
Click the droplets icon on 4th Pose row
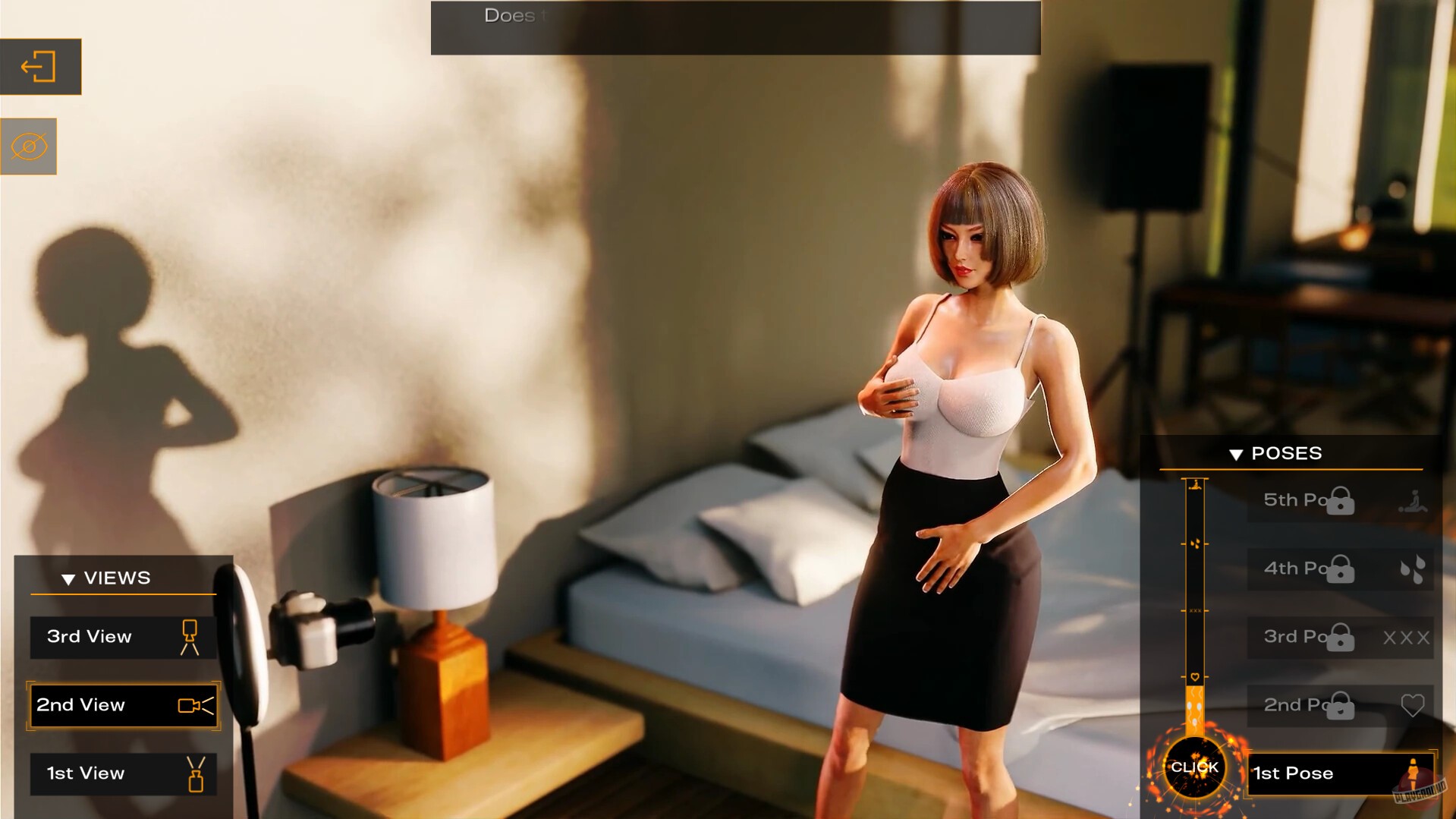click(x=1414, y=569)
